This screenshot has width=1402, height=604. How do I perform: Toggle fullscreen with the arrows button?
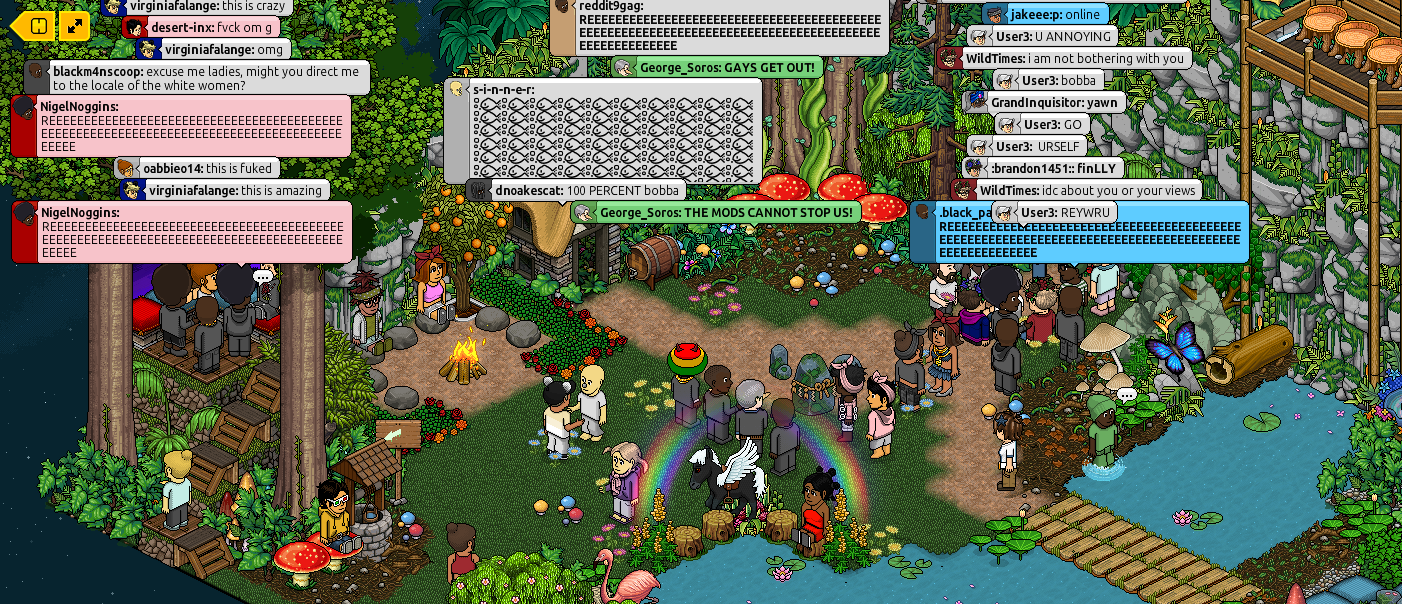pyautogui.click(x=75, y=26)
